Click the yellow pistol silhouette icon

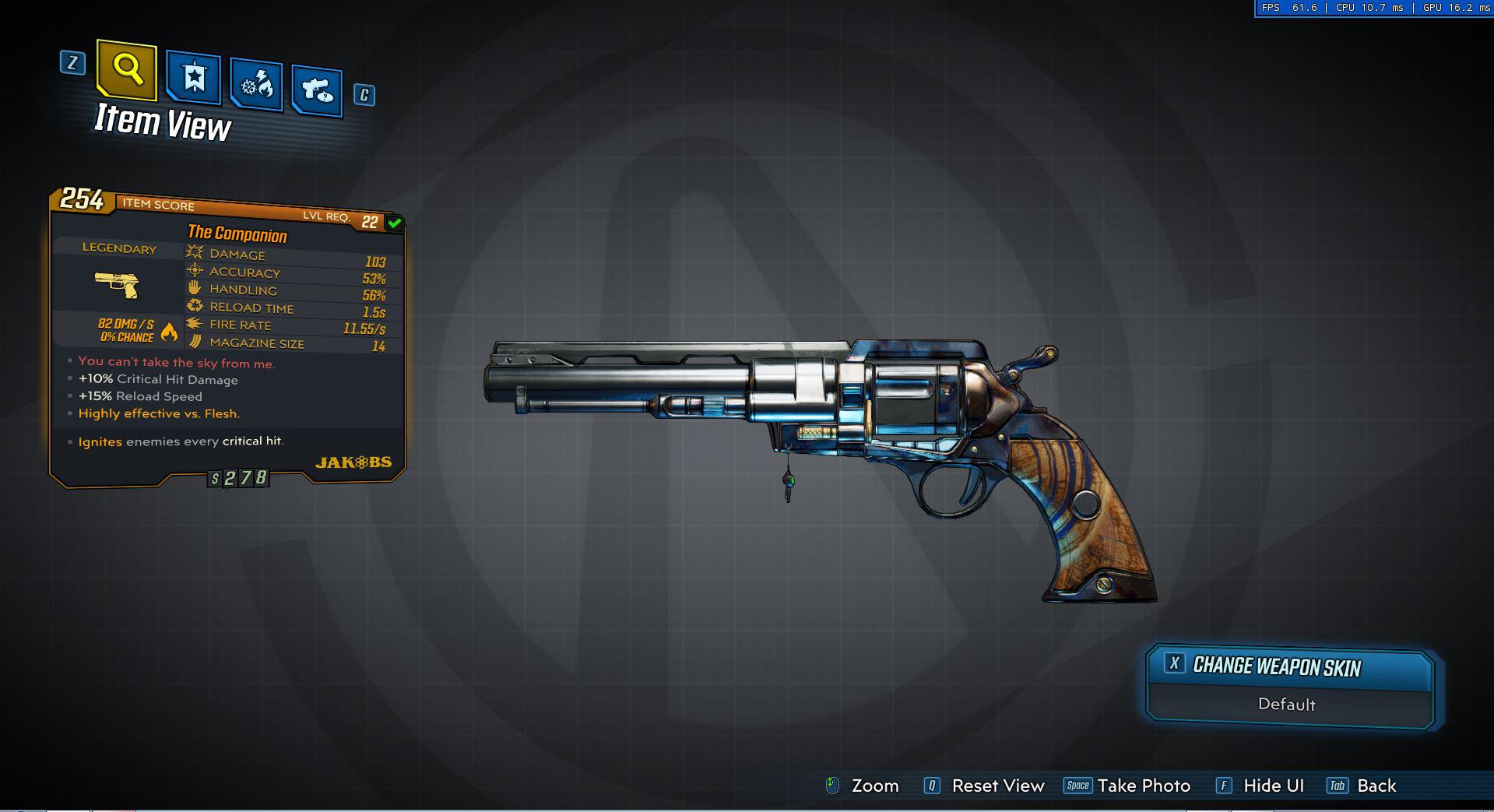[x=118, y=285]
